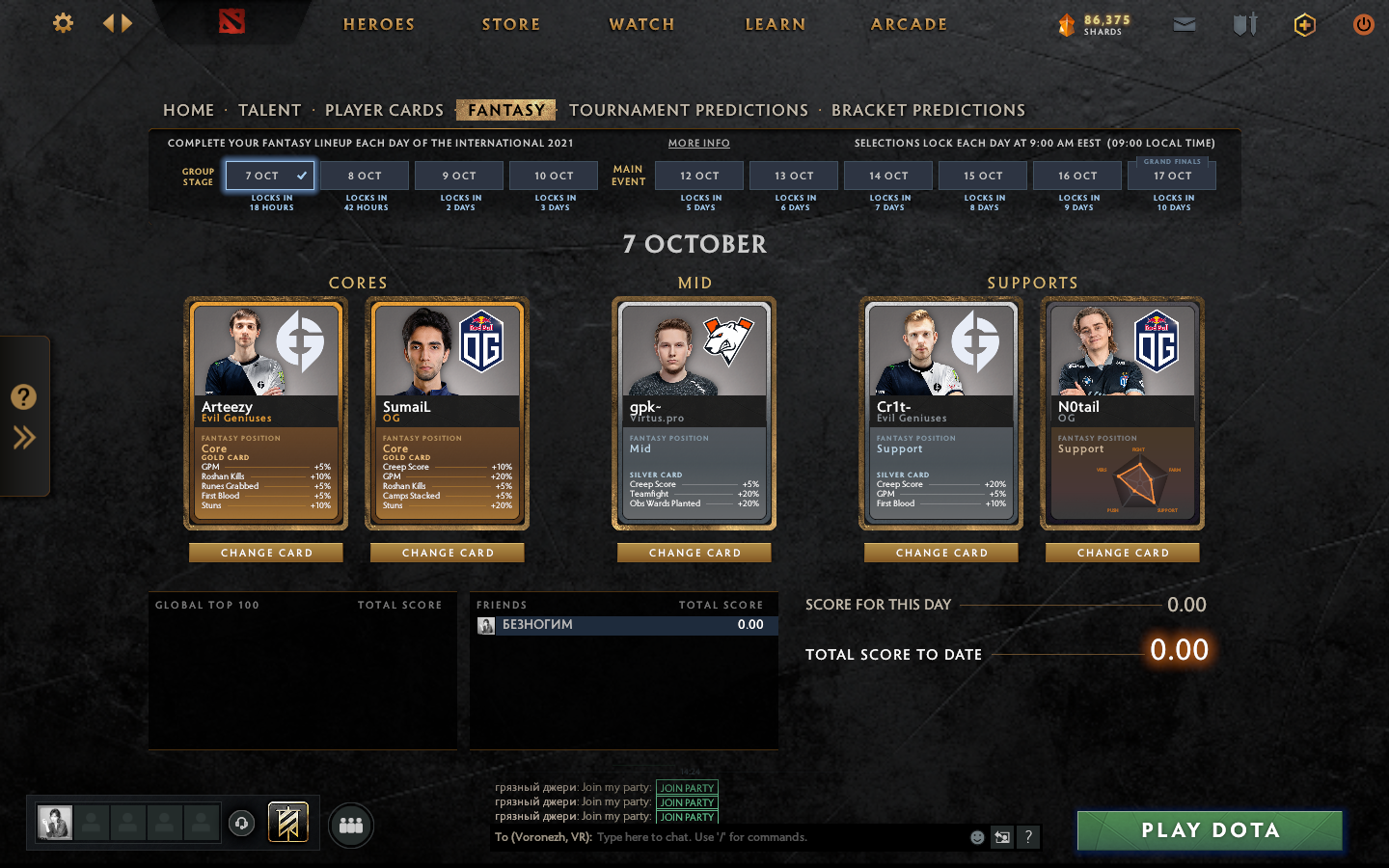Go to the Store page
The width and height of the screenshot is (1389, 868).
coord(511,24)
